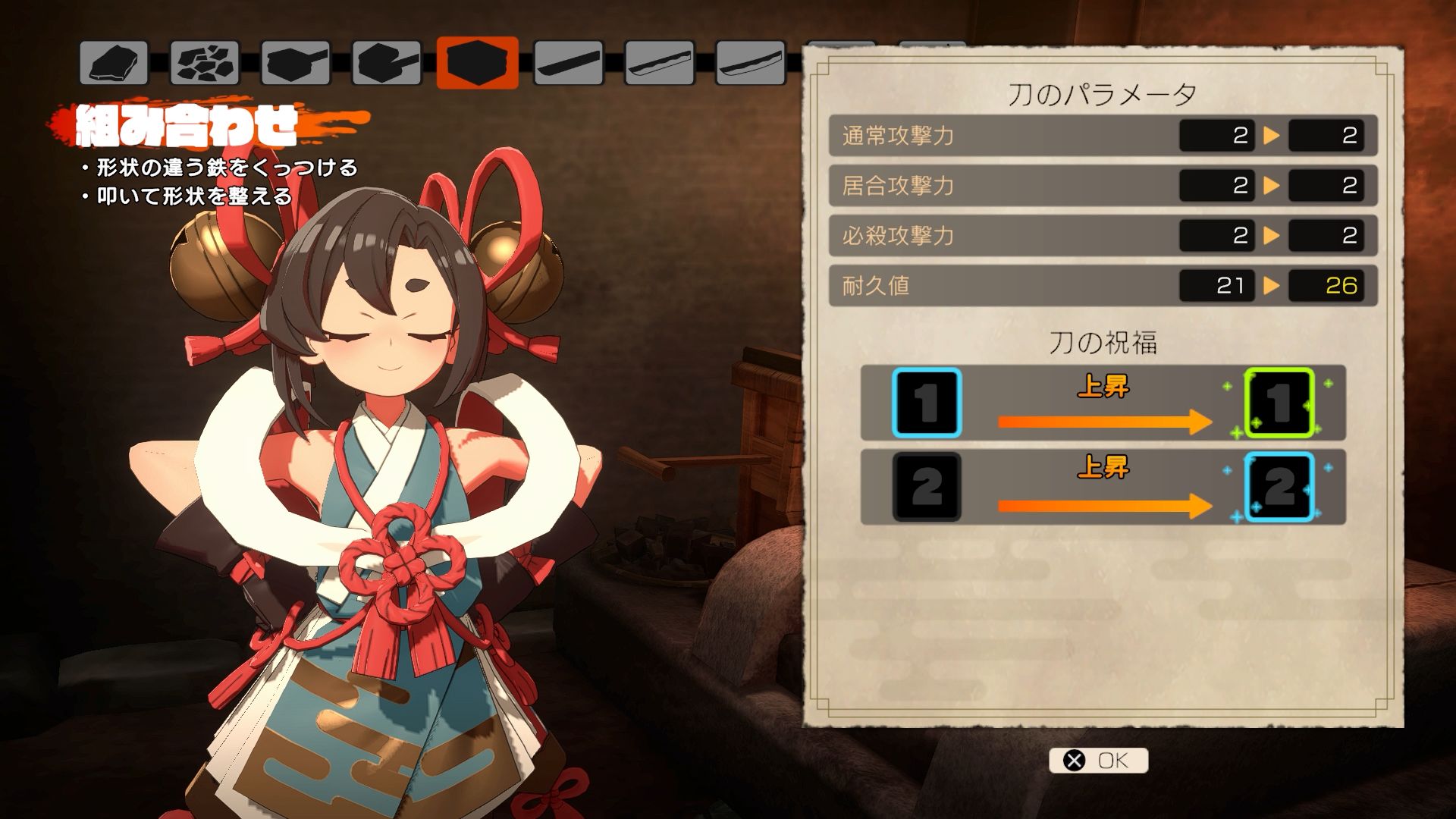Select the flat iron bar step icon
This screenshot has width=1456, height=819.
point(568,62)
